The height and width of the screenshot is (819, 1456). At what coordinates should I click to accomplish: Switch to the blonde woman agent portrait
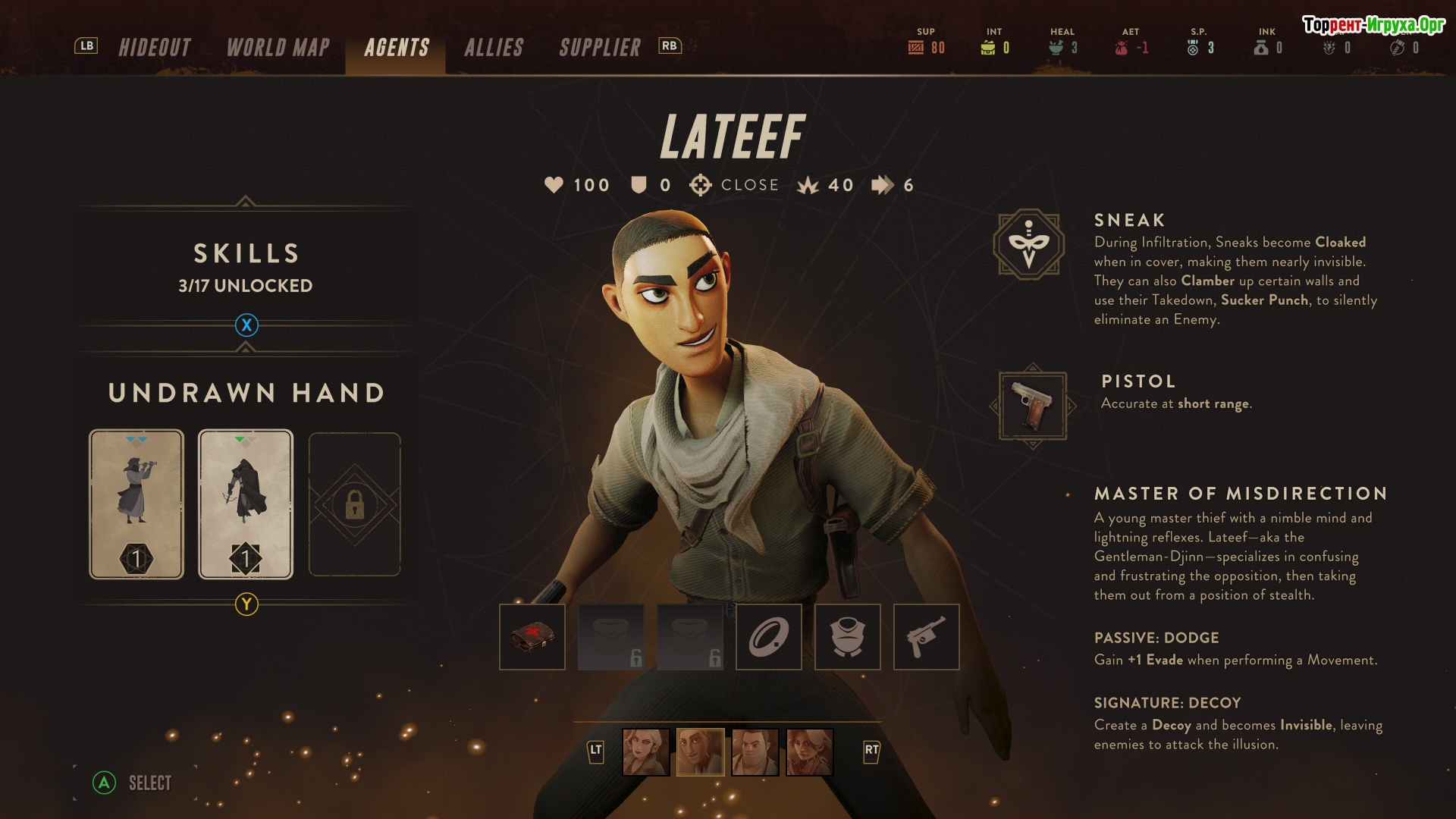[x=646, y=752]
